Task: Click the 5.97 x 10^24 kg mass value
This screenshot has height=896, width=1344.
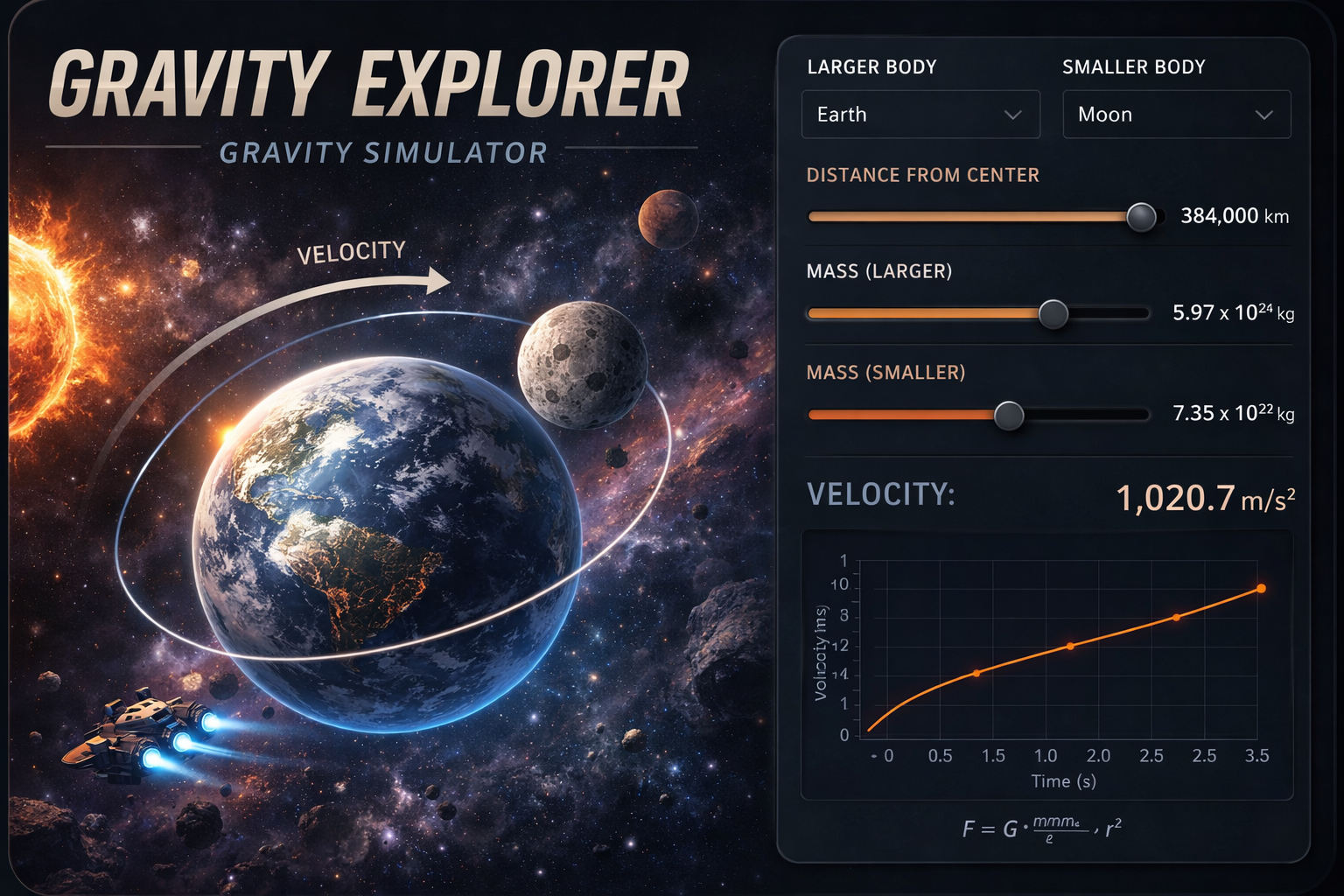Action: tap(1234, 312)
